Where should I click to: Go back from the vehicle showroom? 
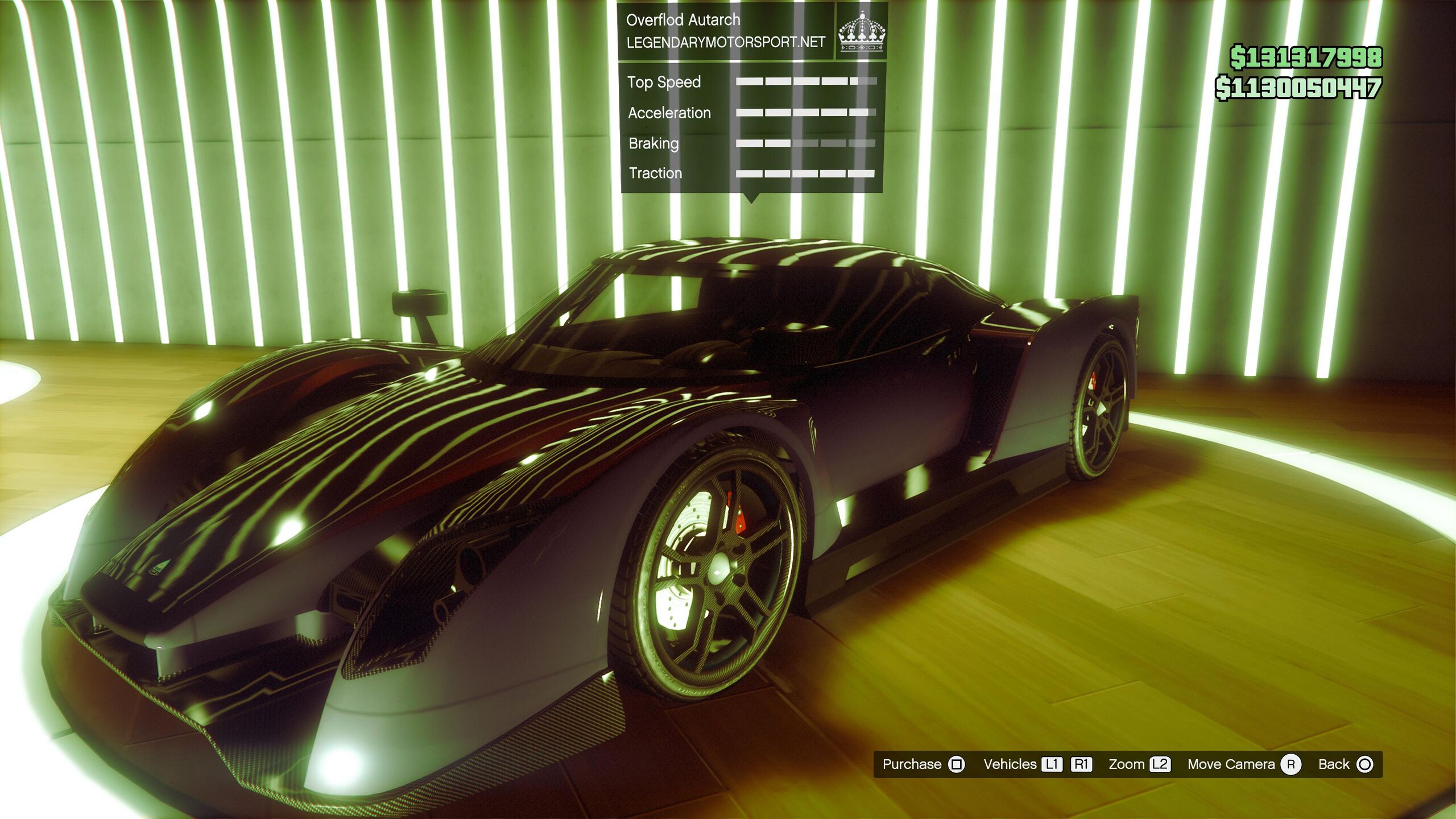click(1345, 764)
